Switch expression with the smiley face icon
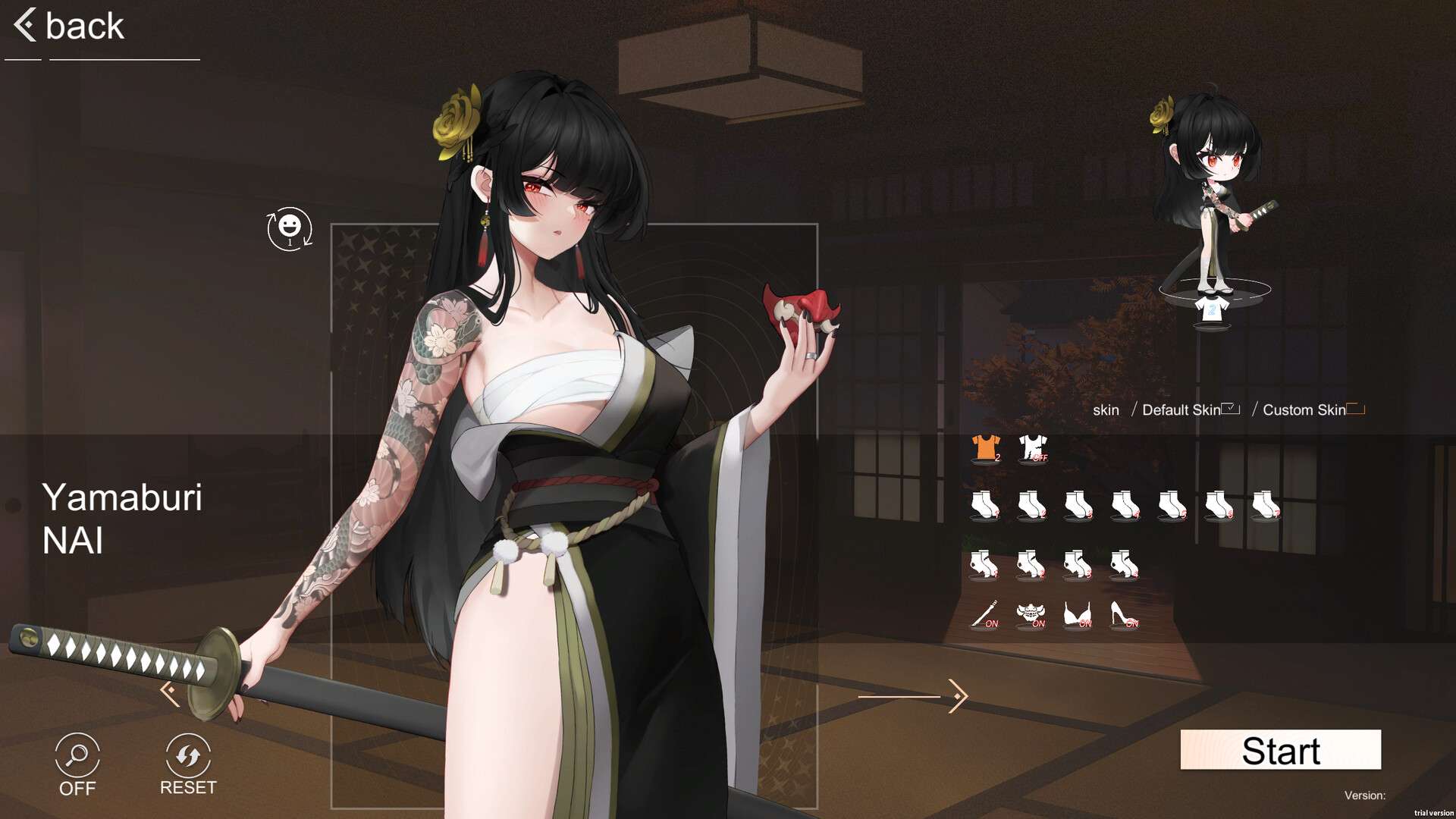This screenshot has height=819, width=1456. tap(289, 228)
